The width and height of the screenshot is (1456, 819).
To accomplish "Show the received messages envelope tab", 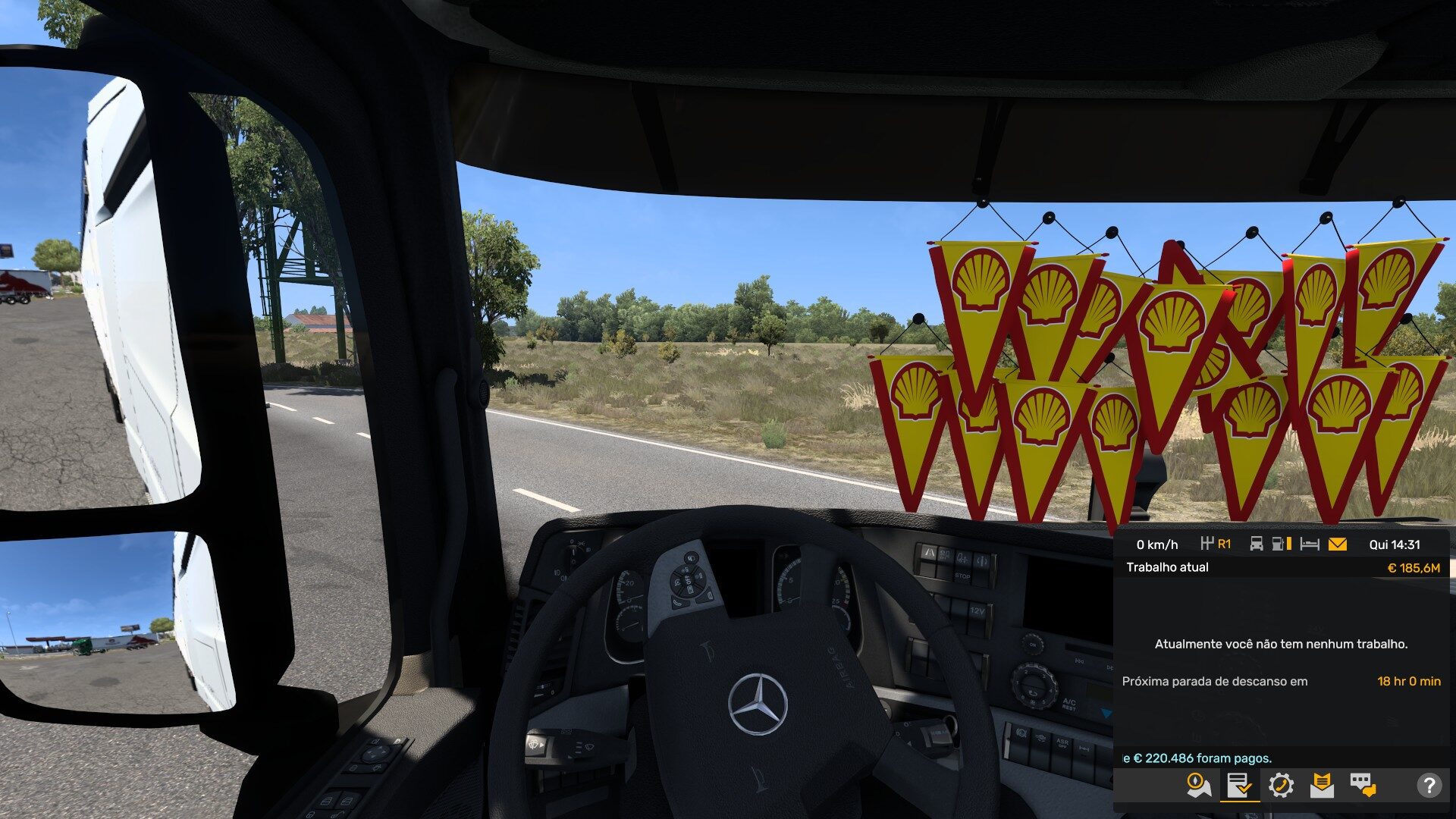I will click(1322, 786).
